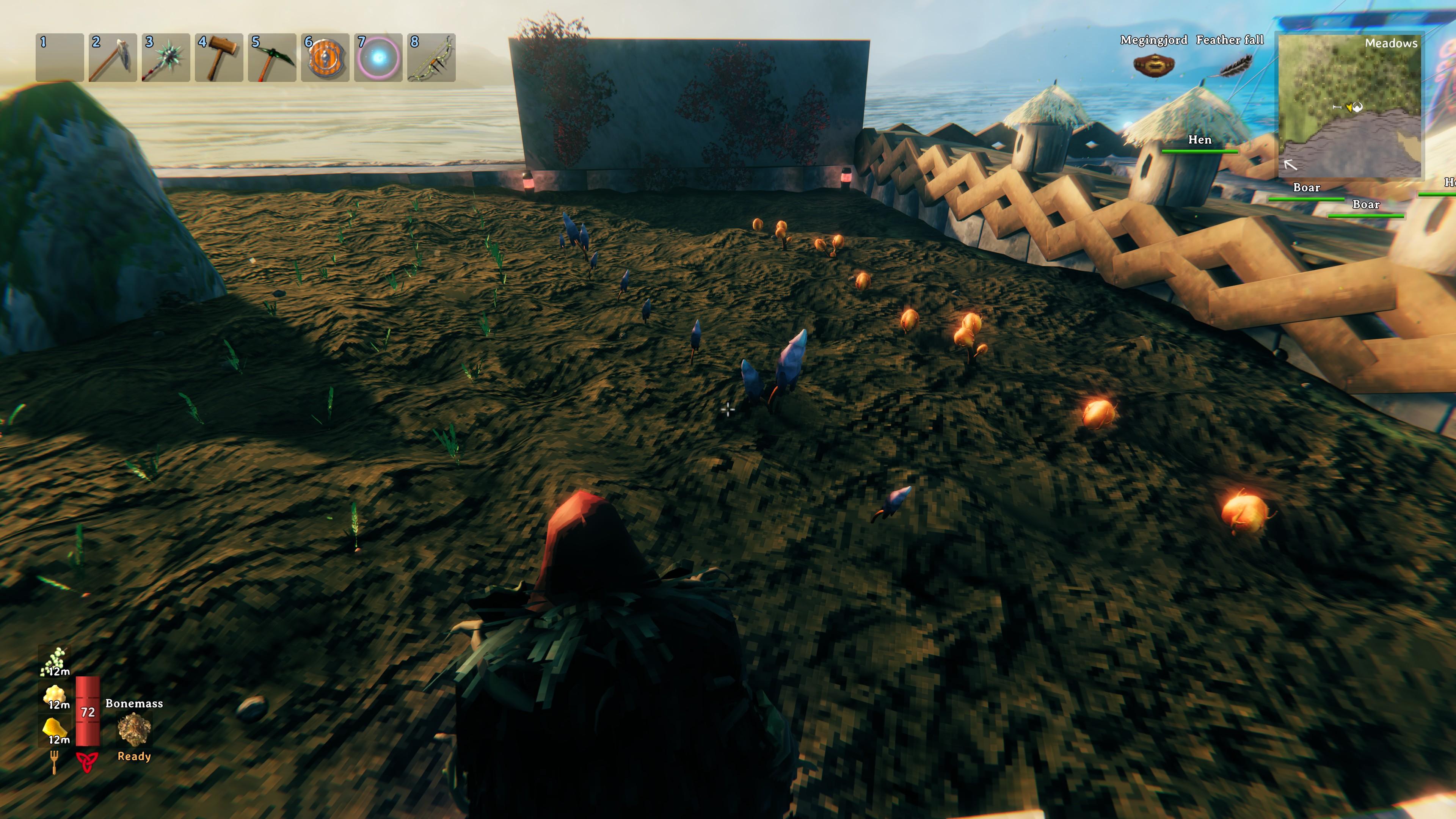
Task: Select the green pickaxe hotbar slot
Action: 272,58
